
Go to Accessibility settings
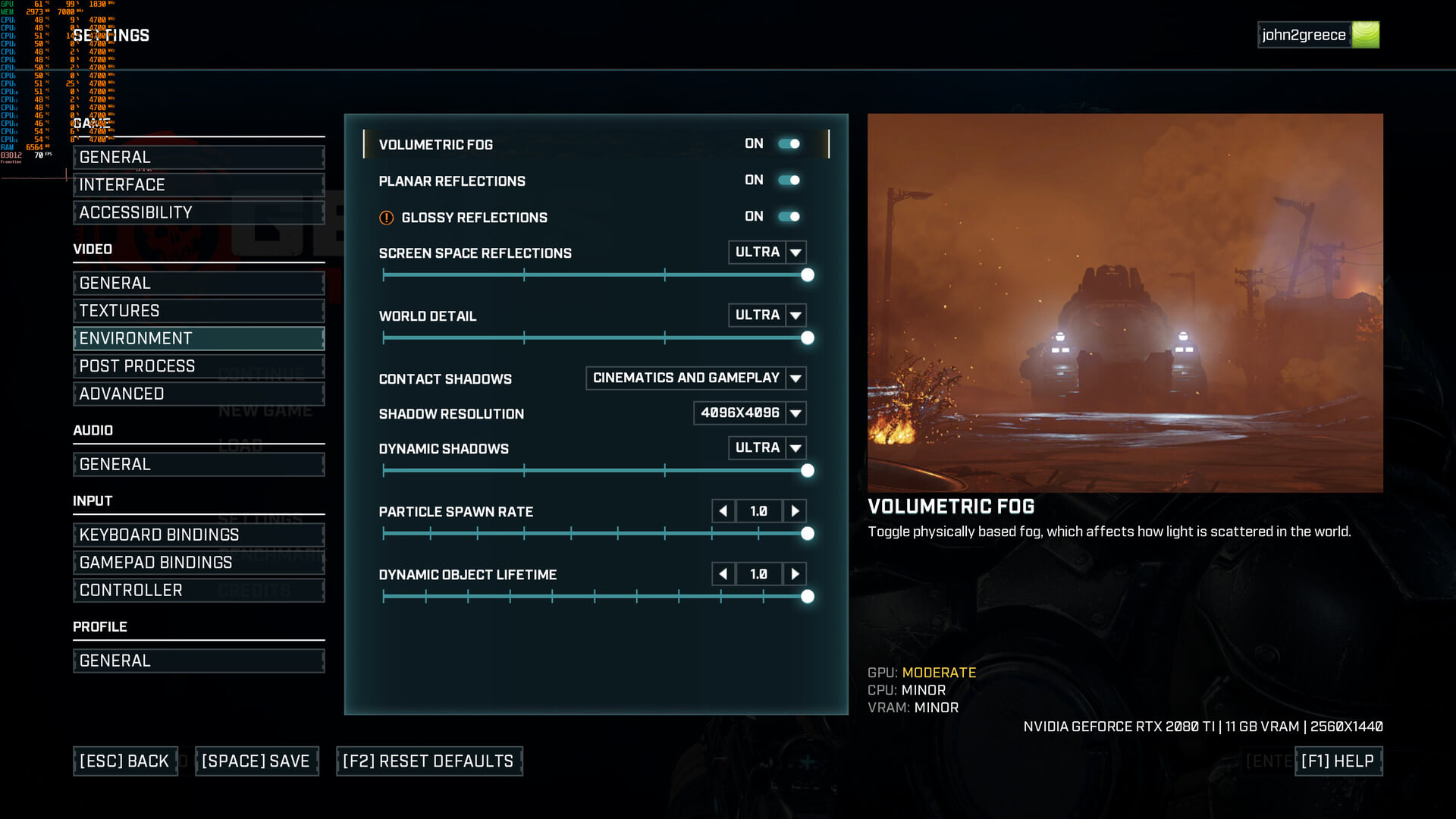coord(199,213)
